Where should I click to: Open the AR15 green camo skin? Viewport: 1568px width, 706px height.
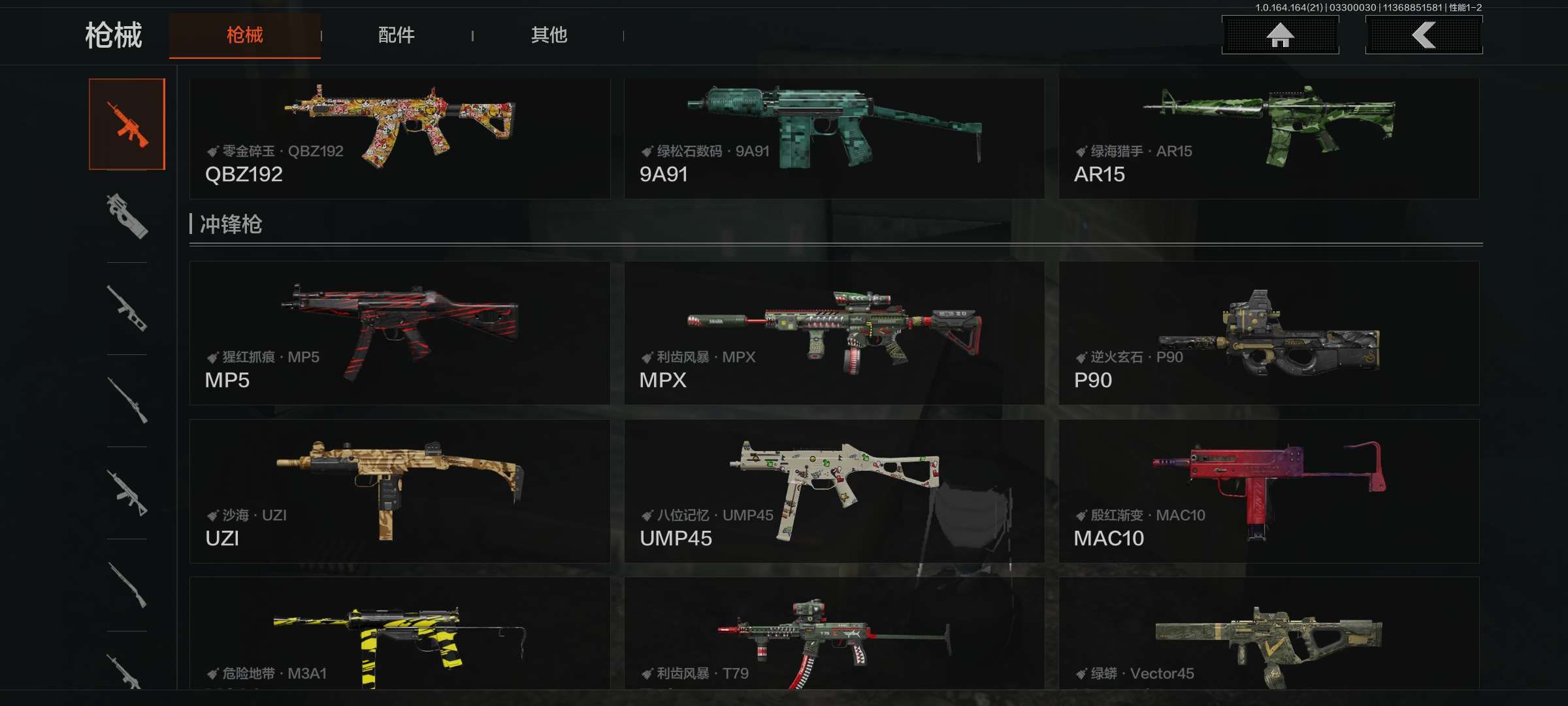pos(1268,138)
